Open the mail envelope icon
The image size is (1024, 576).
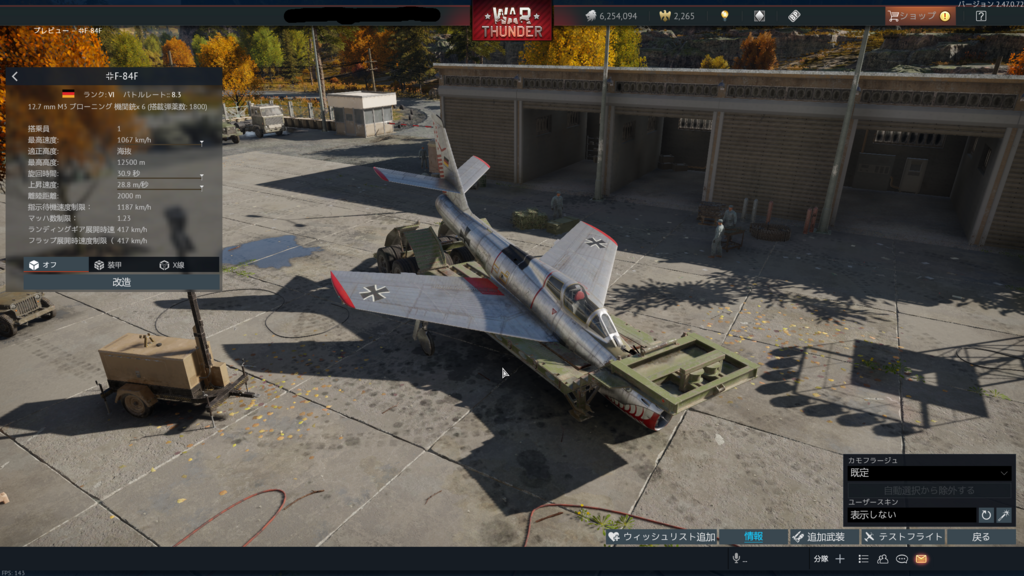[921, 559]
